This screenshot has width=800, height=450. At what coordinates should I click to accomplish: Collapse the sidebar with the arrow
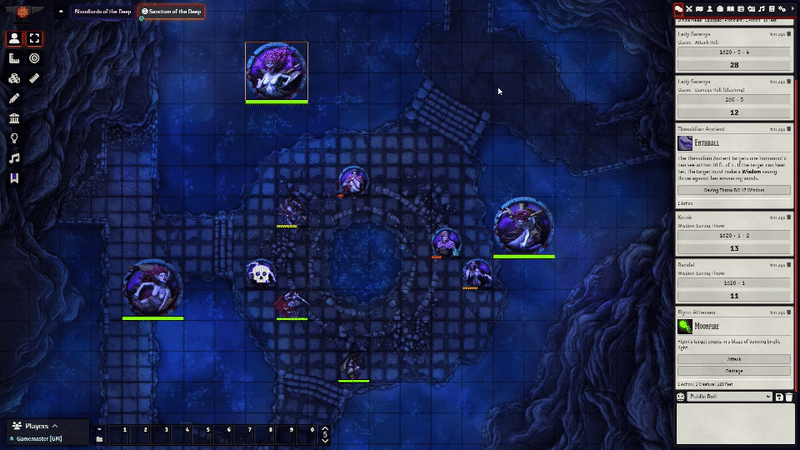pos(793,8)
